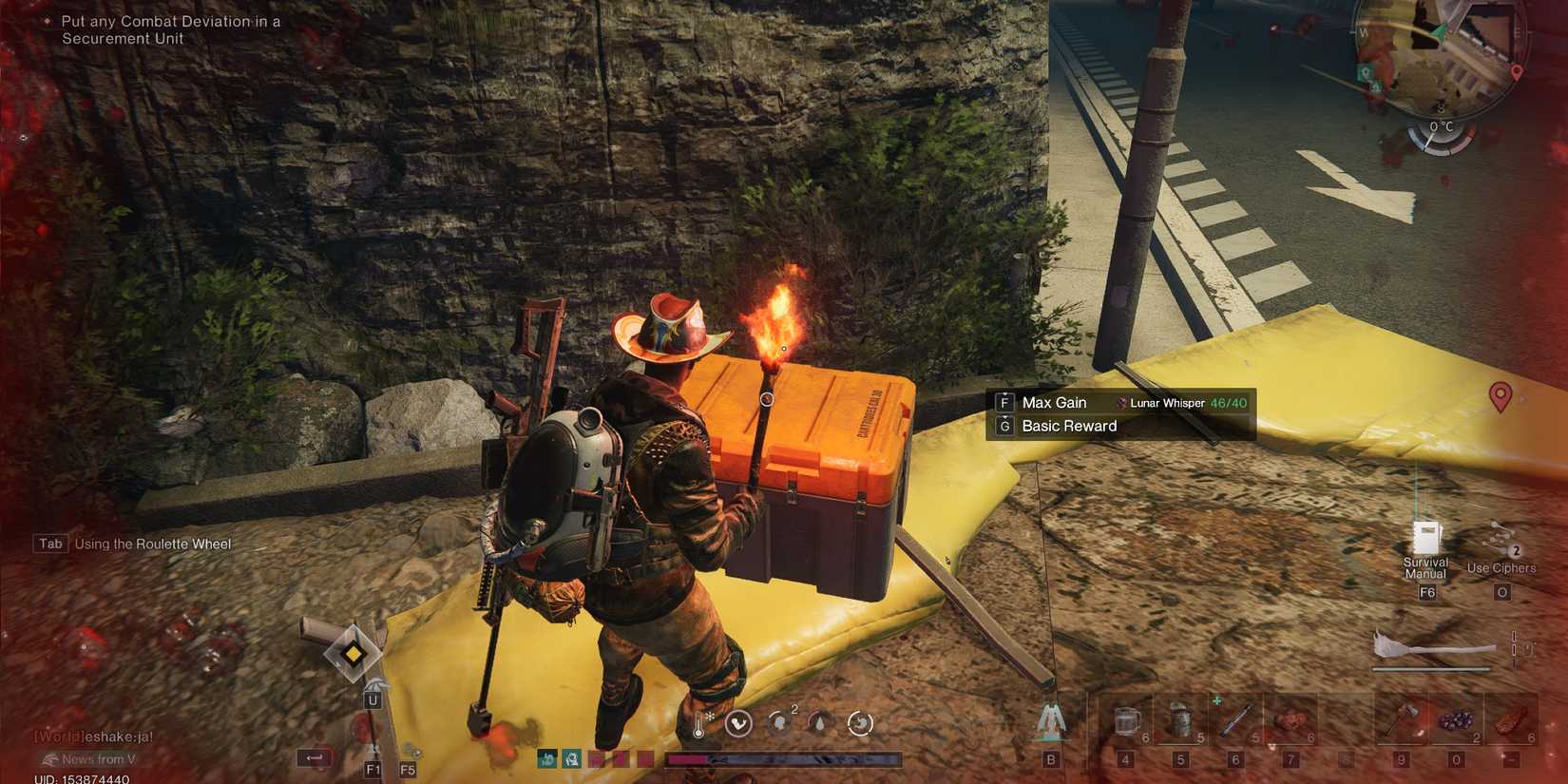Select the Basic Reward option
This screenshot has width=1568, height=784.
pos(1068,426)
